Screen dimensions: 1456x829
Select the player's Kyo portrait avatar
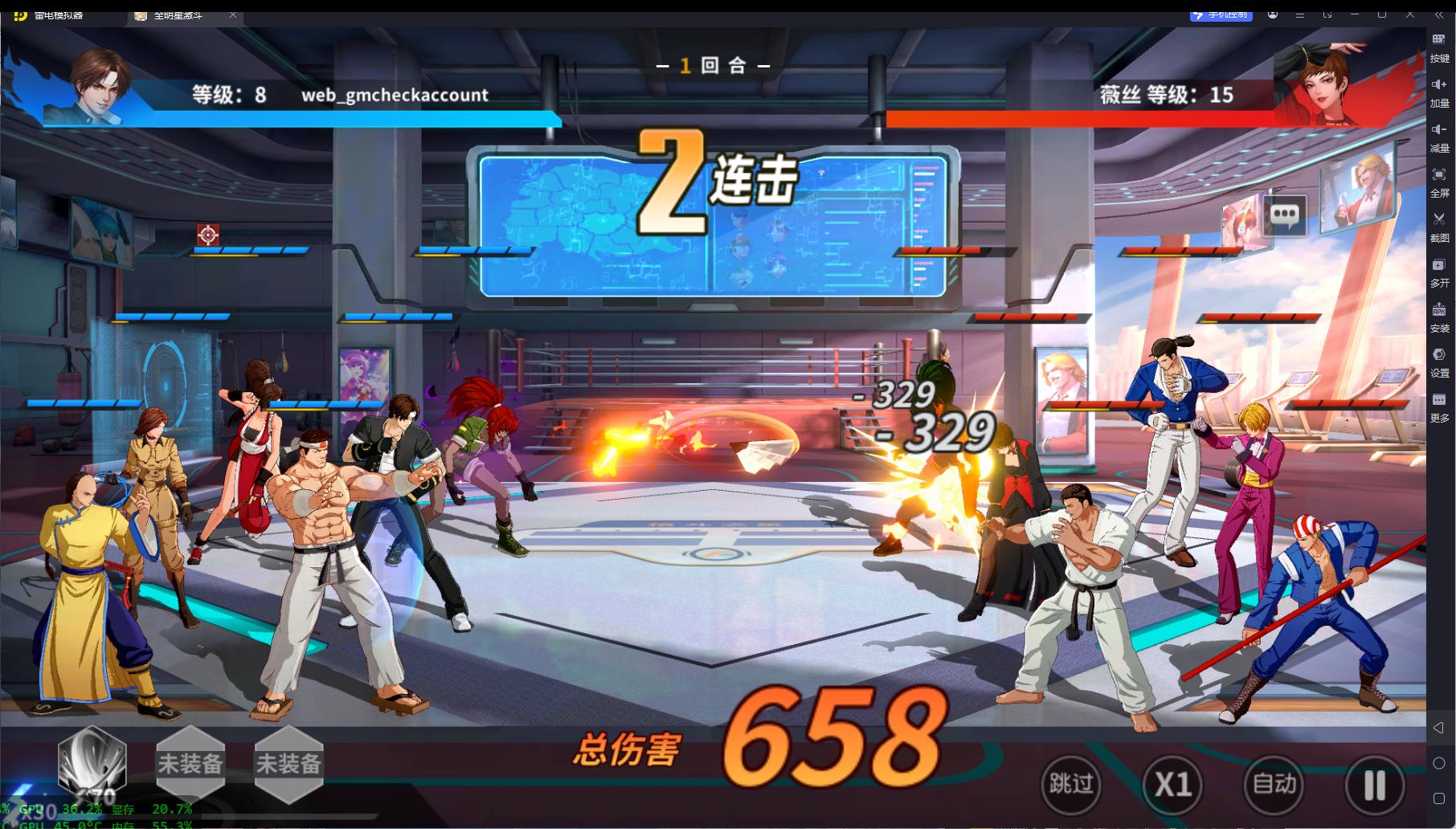100,84
